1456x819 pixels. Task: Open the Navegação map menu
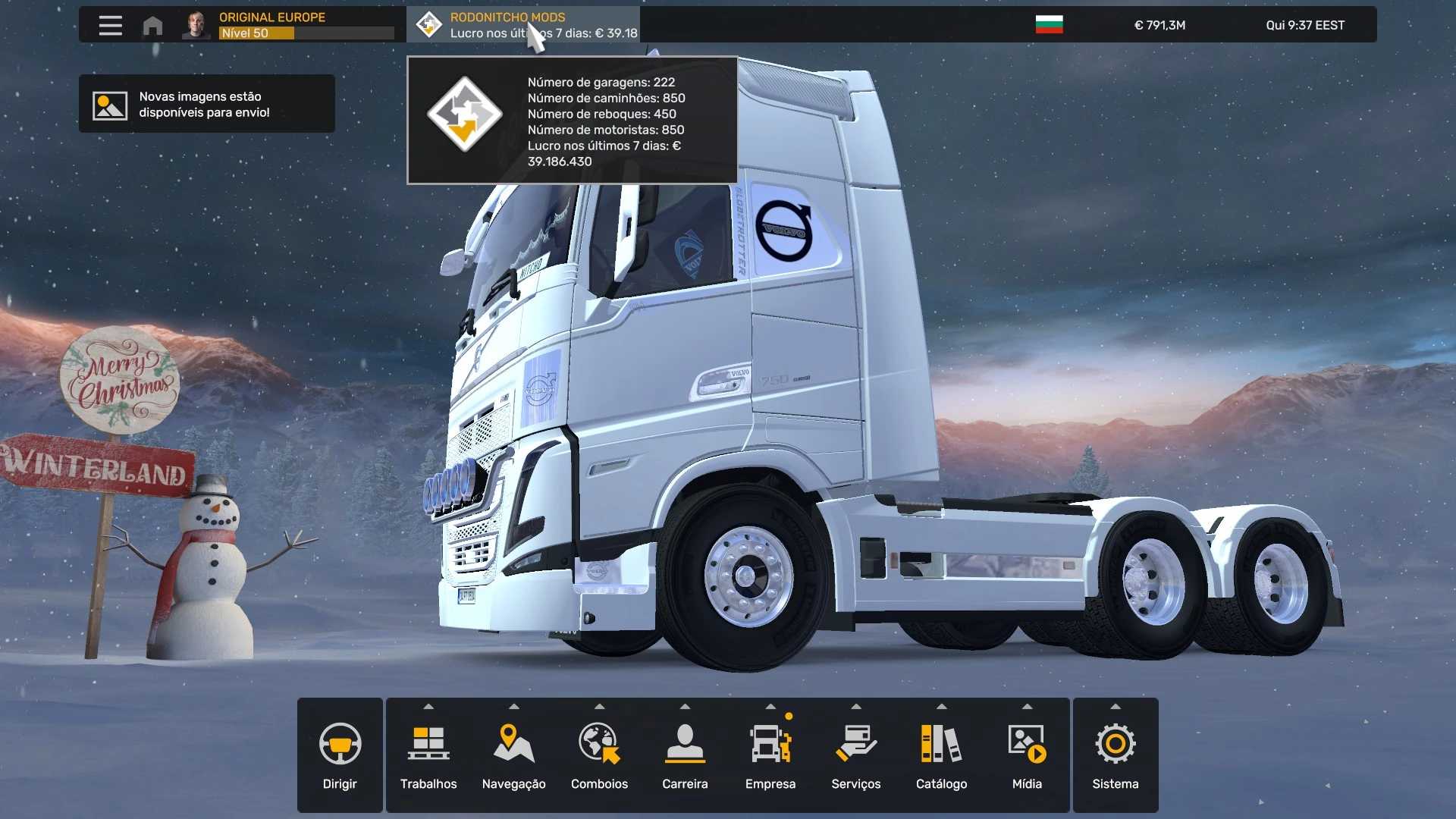pyautogui.click(x=514, y=755)
